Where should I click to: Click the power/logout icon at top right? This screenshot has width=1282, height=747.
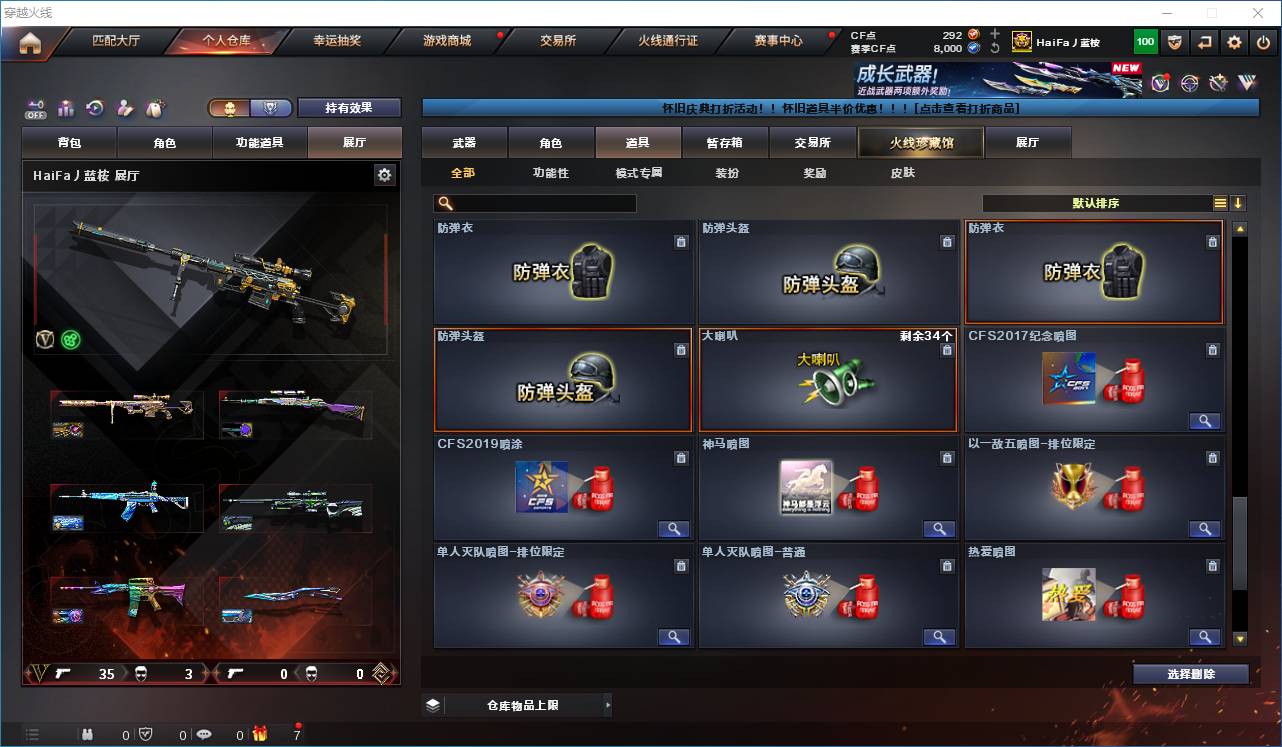click(x=1262, y=41)
